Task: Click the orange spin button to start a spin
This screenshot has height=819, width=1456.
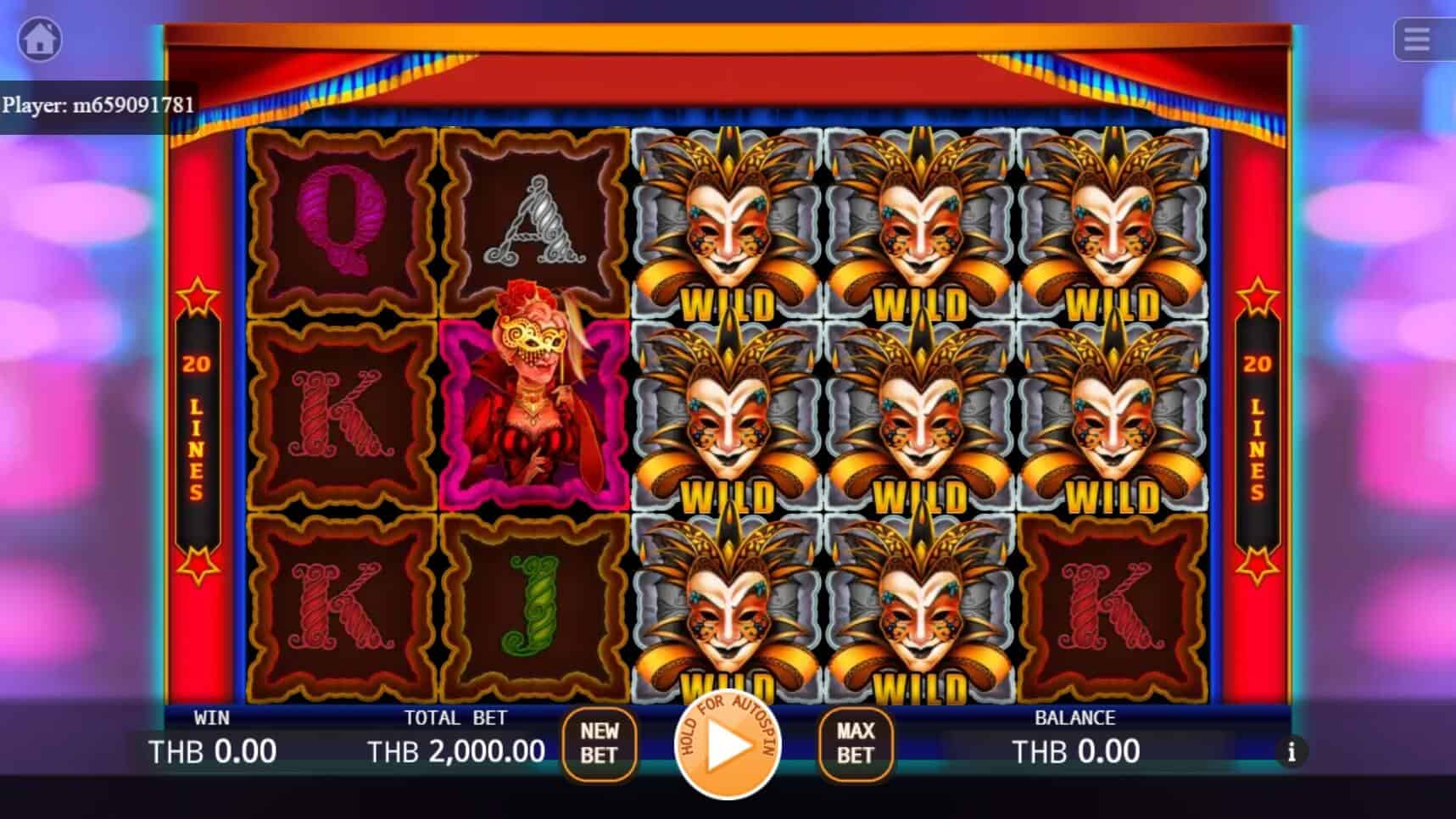Action: (x=728, y=751)
